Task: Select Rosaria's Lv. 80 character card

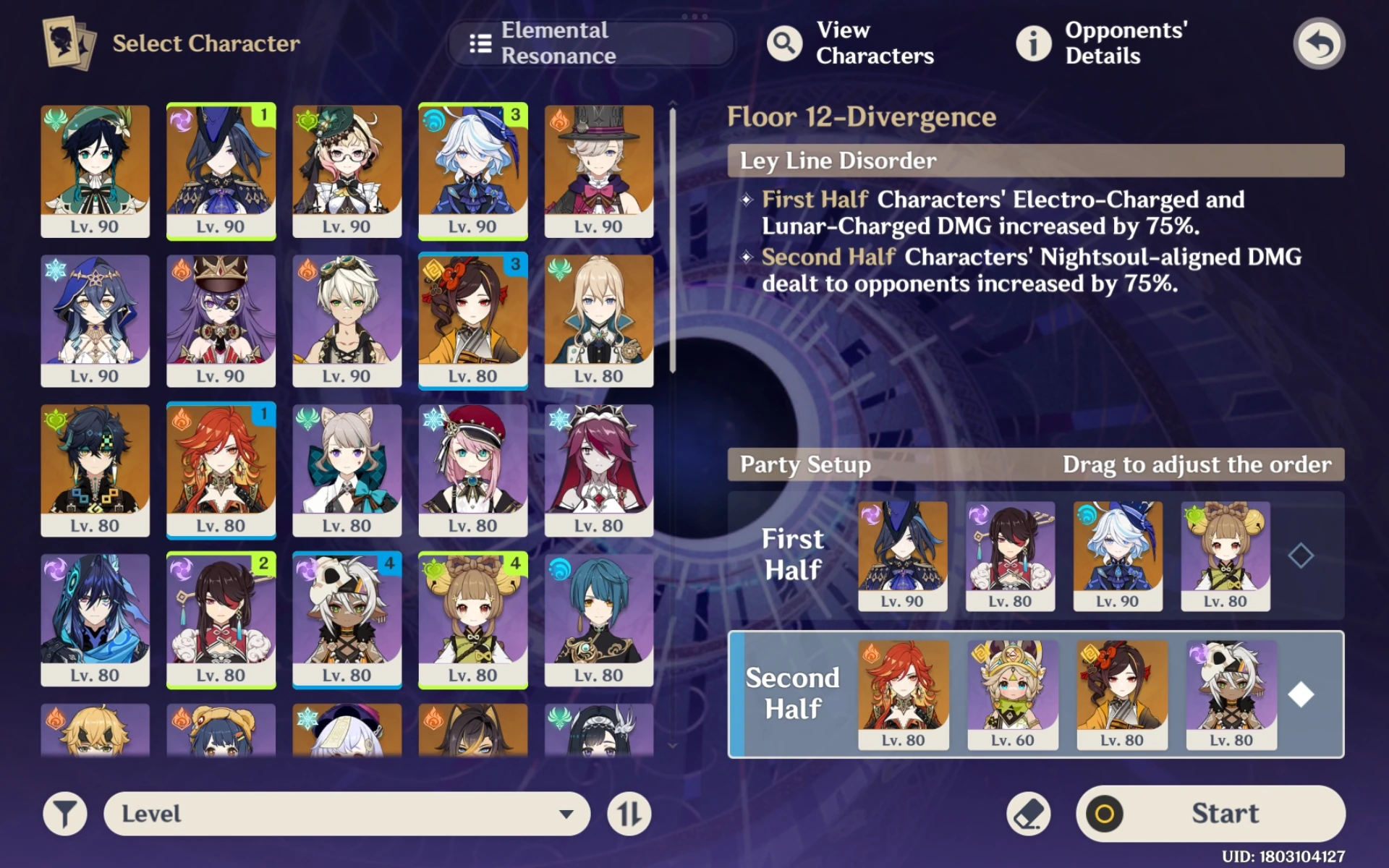Action: tap(599, 470)
